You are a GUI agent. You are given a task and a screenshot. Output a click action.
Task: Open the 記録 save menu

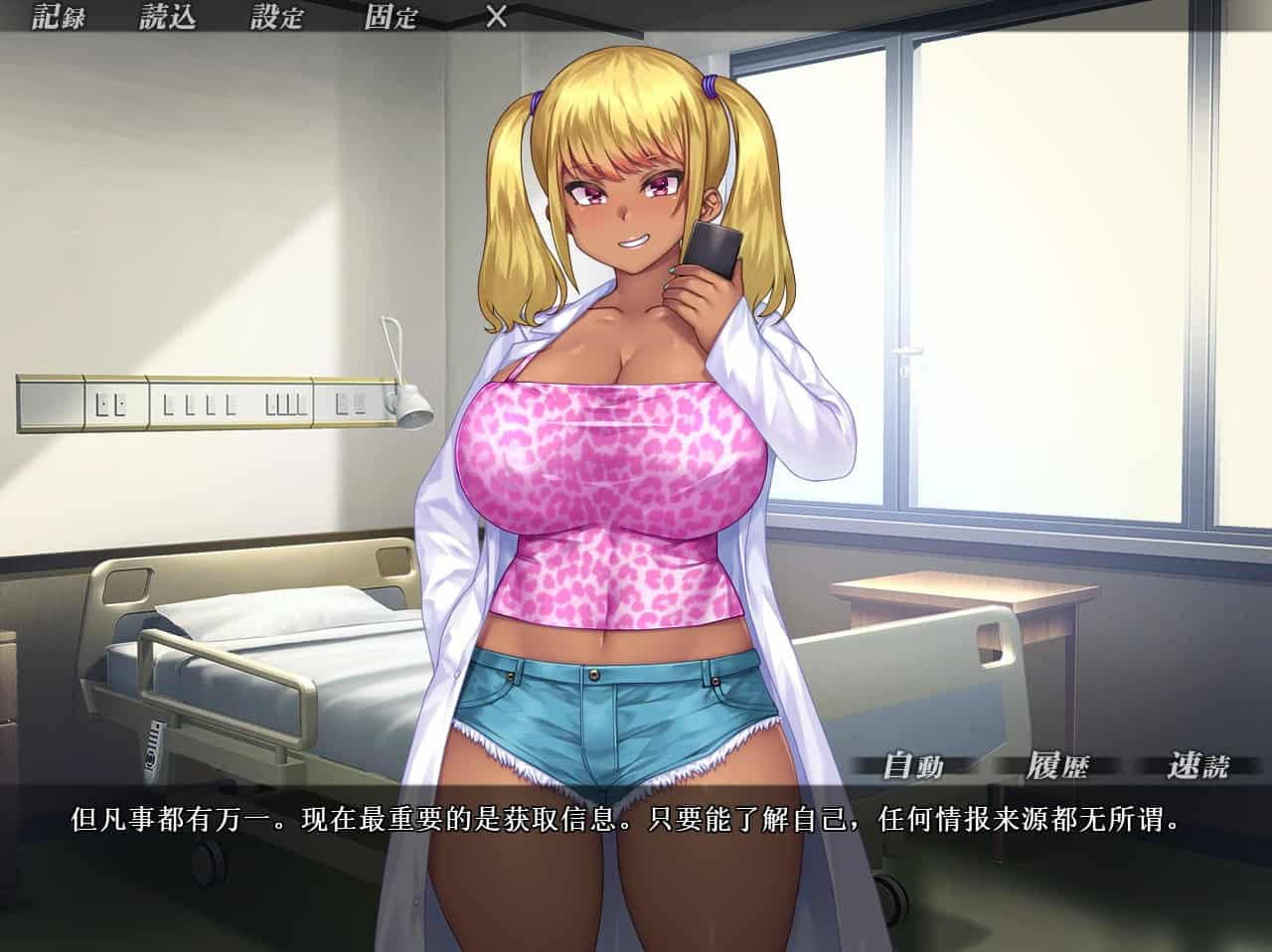click(58, 17)
